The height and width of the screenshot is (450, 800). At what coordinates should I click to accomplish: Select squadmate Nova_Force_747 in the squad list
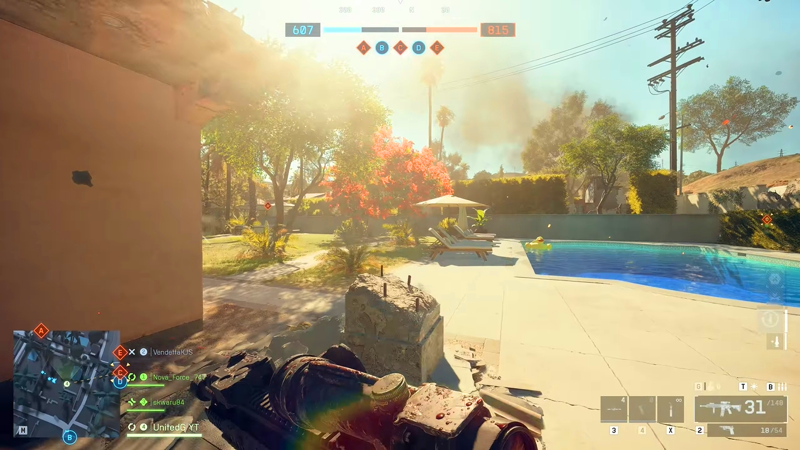coord(178,377)
